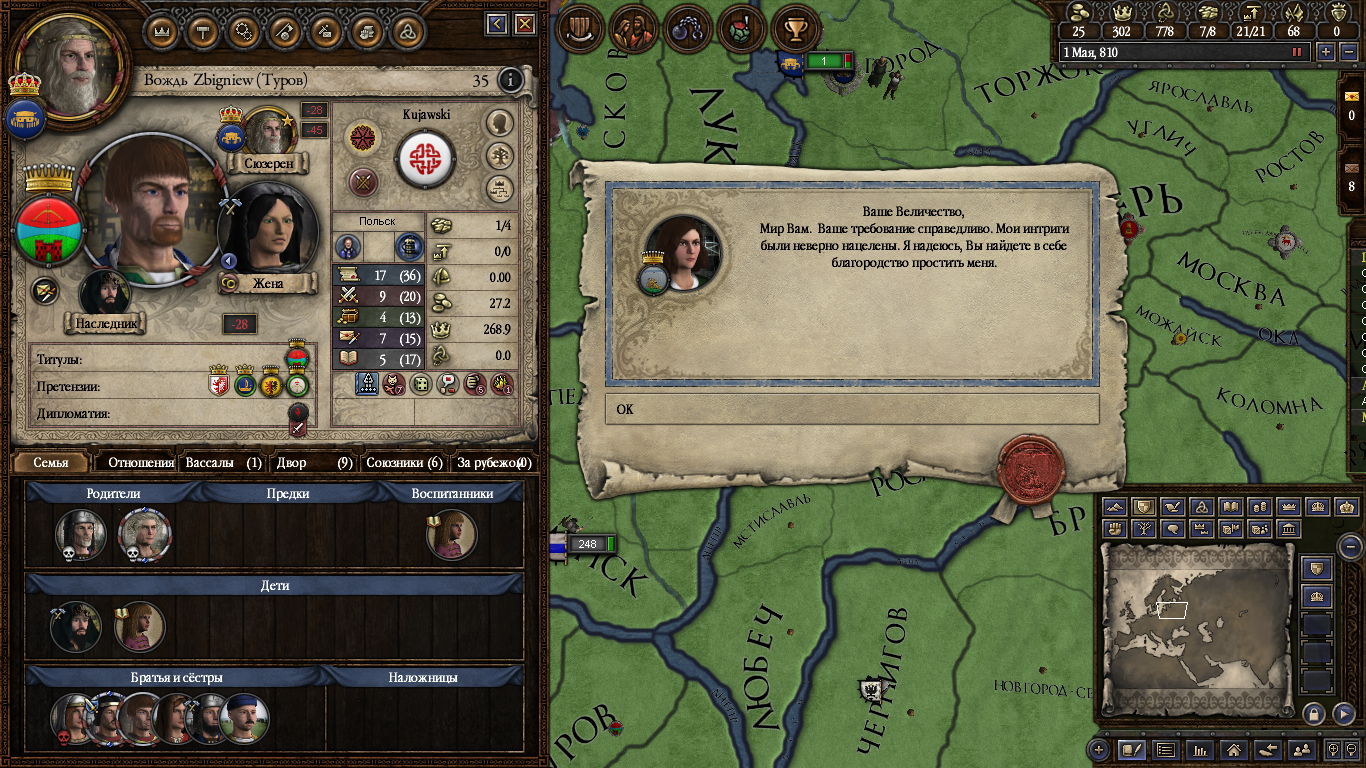Switch to the Семья tab
Screen dimensions: 1366x768
[x=52, y=463]
